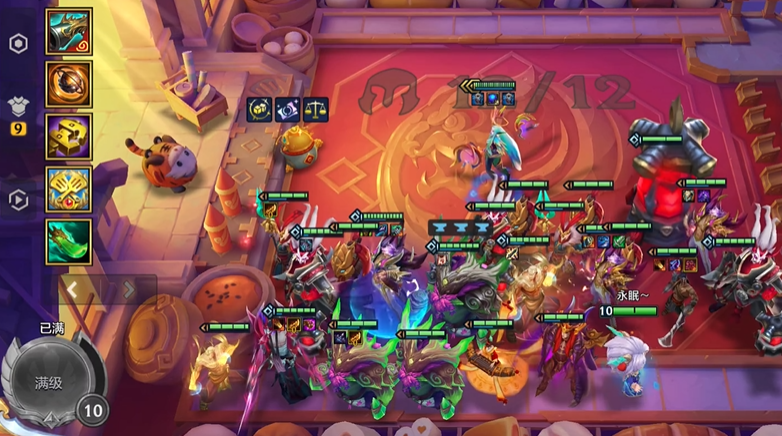Select the cannon item at the top of the item bench
Viewport: 782px width, 436px height.
click(69, 33)
